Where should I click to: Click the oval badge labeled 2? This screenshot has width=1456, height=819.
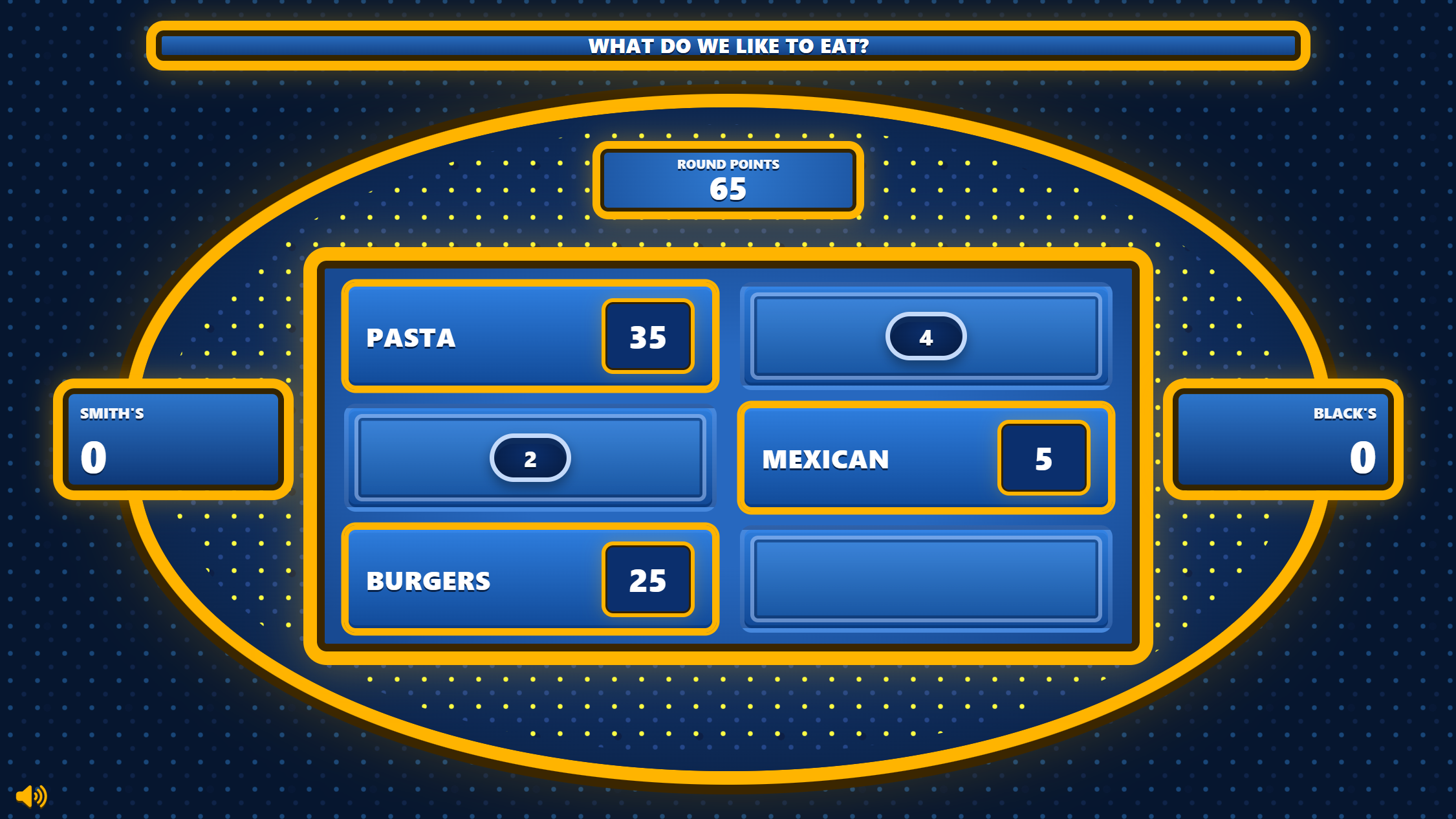coord(530,457)
